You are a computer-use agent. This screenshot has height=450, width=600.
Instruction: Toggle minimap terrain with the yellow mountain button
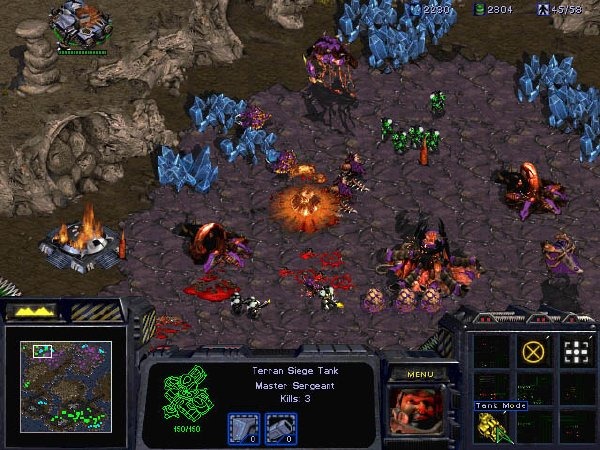coord(33,312)
